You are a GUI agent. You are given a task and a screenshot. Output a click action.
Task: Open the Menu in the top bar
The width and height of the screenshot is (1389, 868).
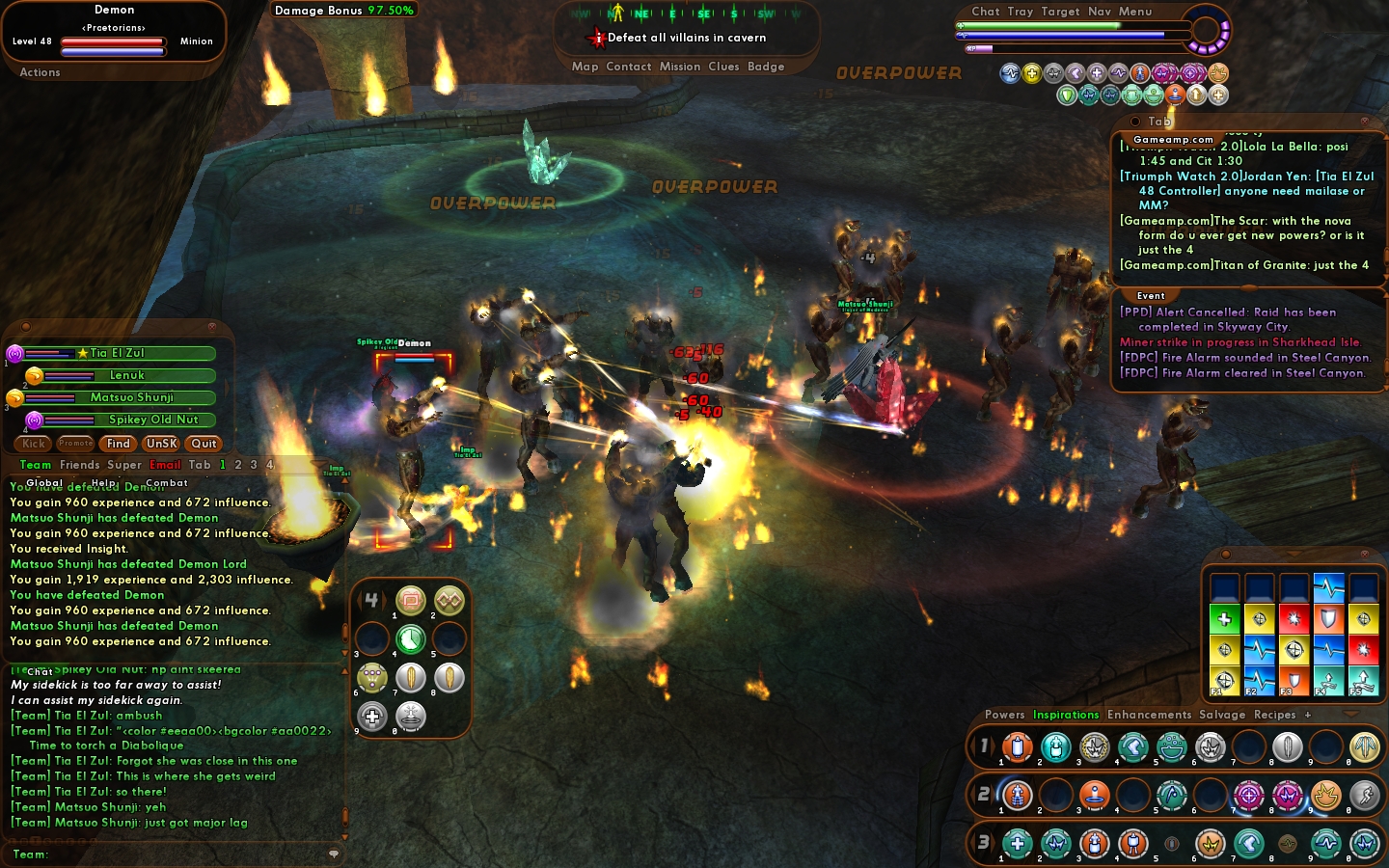point(1135,12)
